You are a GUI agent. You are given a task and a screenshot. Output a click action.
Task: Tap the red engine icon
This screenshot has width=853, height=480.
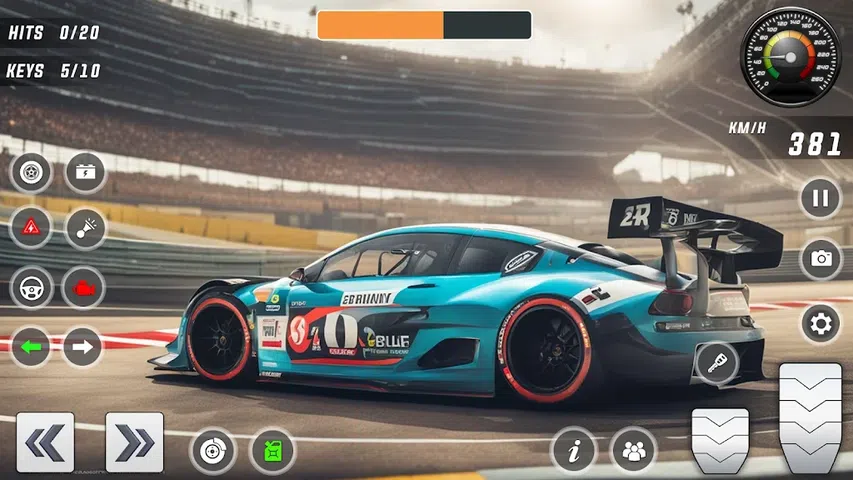tap(84, 288)
